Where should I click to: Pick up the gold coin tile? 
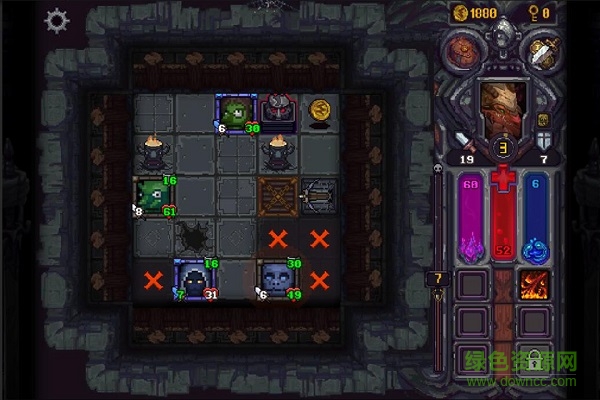320,110
